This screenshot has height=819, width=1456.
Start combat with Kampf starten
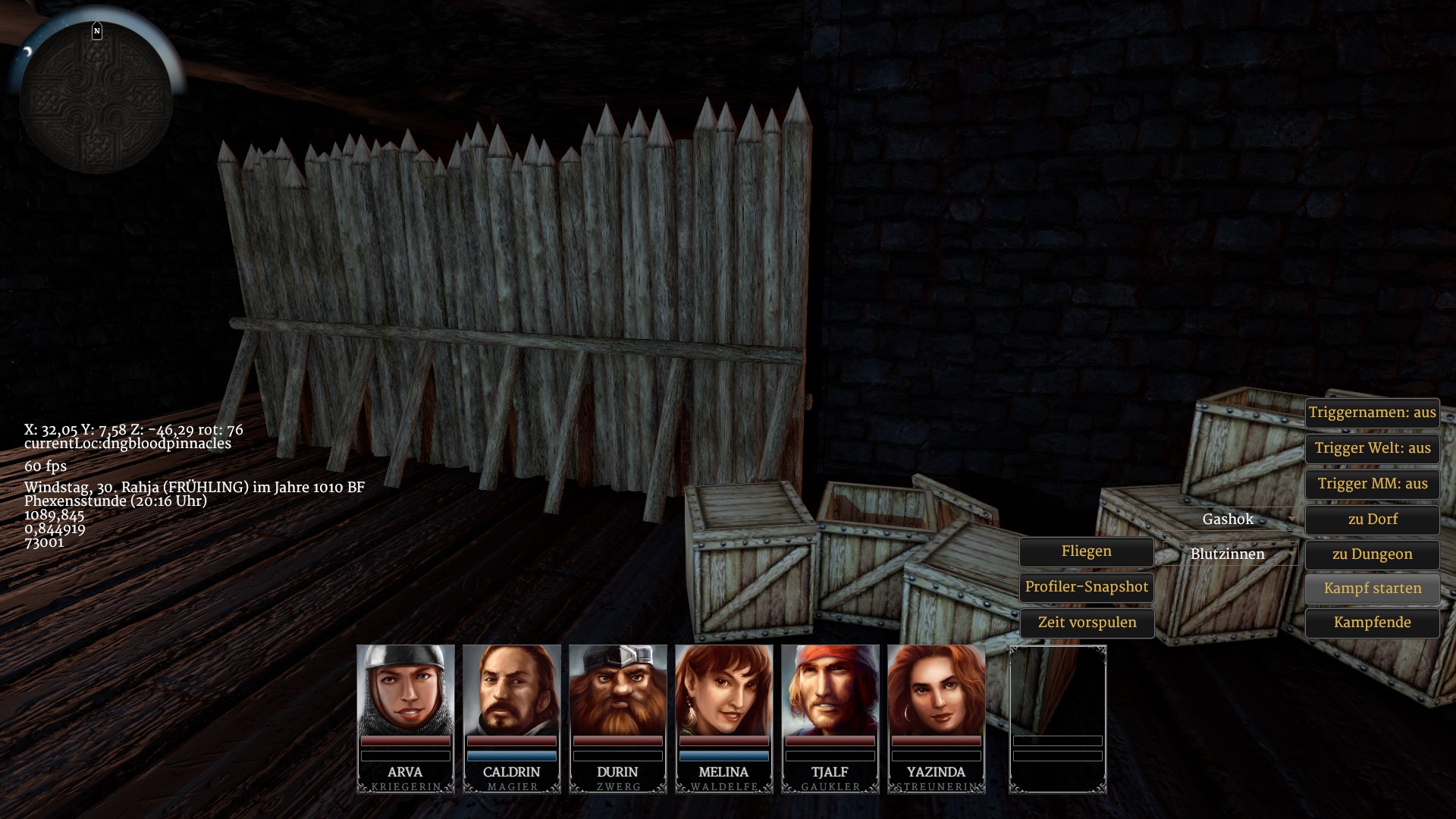click(1372, 588)
